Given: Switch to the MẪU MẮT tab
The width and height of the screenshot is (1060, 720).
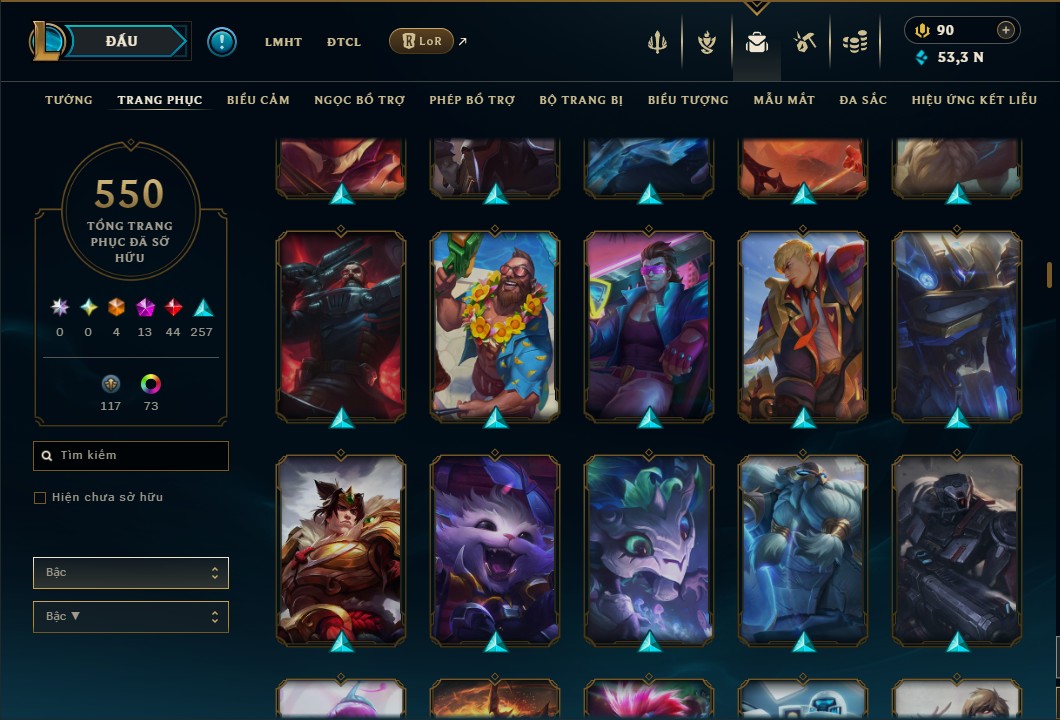Looking at the screenshot, I should (784, 100).
